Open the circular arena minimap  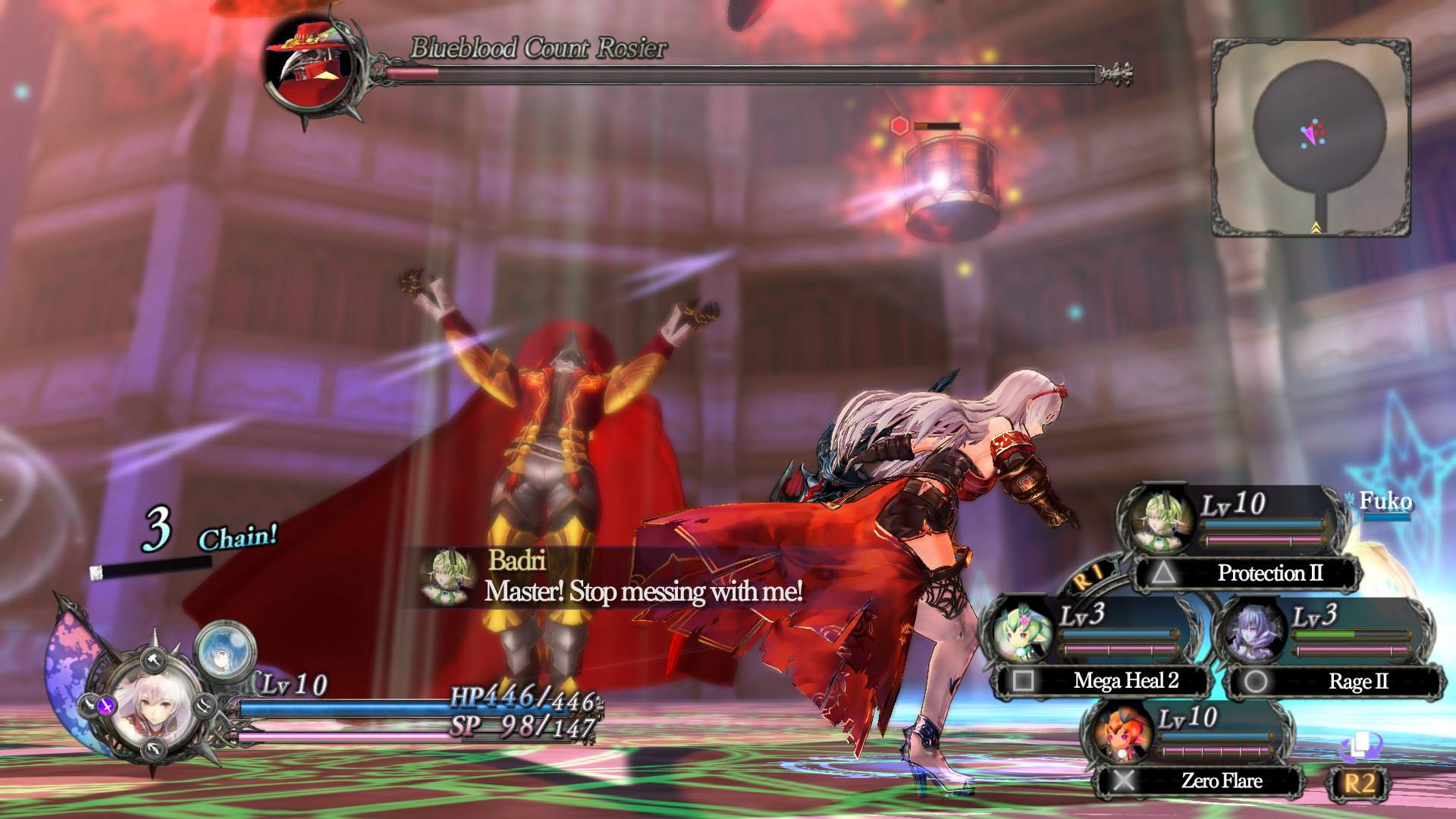[1311, 137]
